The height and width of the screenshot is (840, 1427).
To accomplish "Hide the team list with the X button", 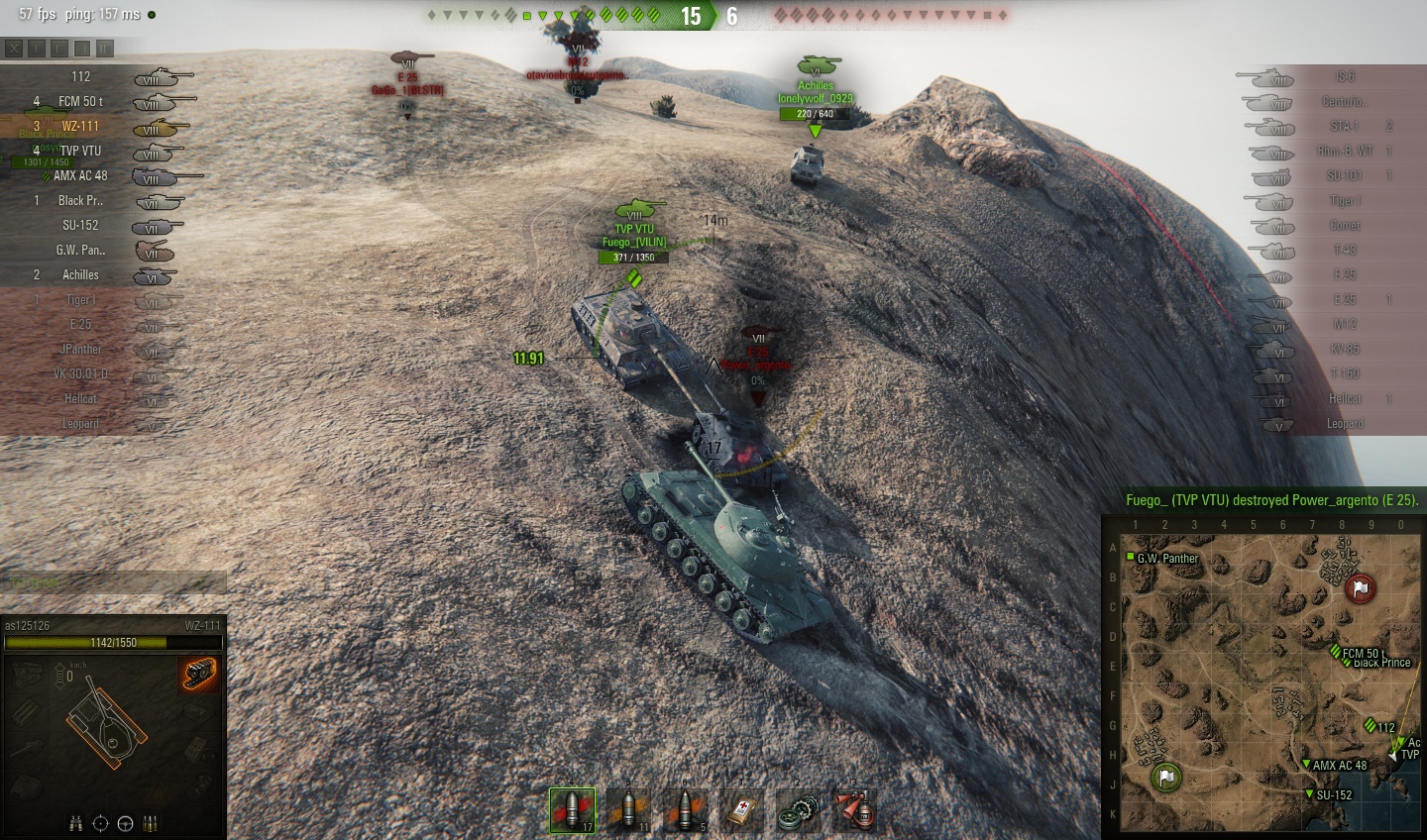I will pyautogui.click(x=14, y=48).
